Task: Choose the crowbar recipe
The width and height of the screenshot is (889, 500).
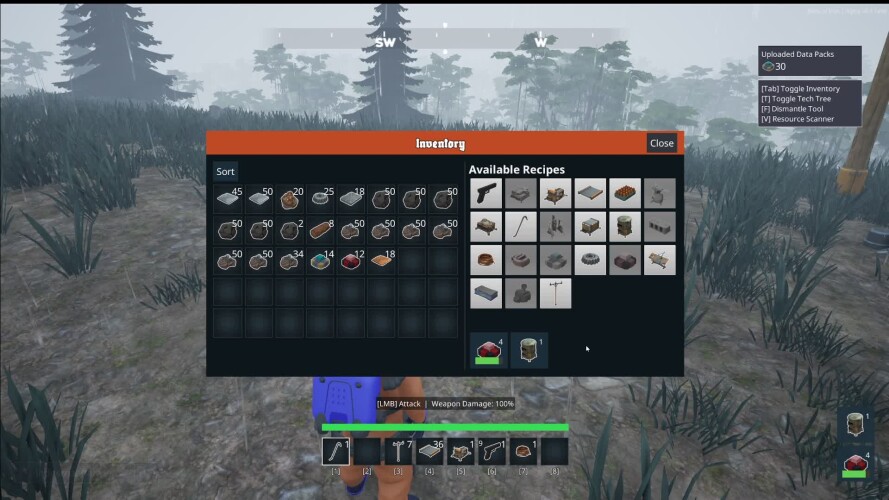Action: (x=521, y=227)
